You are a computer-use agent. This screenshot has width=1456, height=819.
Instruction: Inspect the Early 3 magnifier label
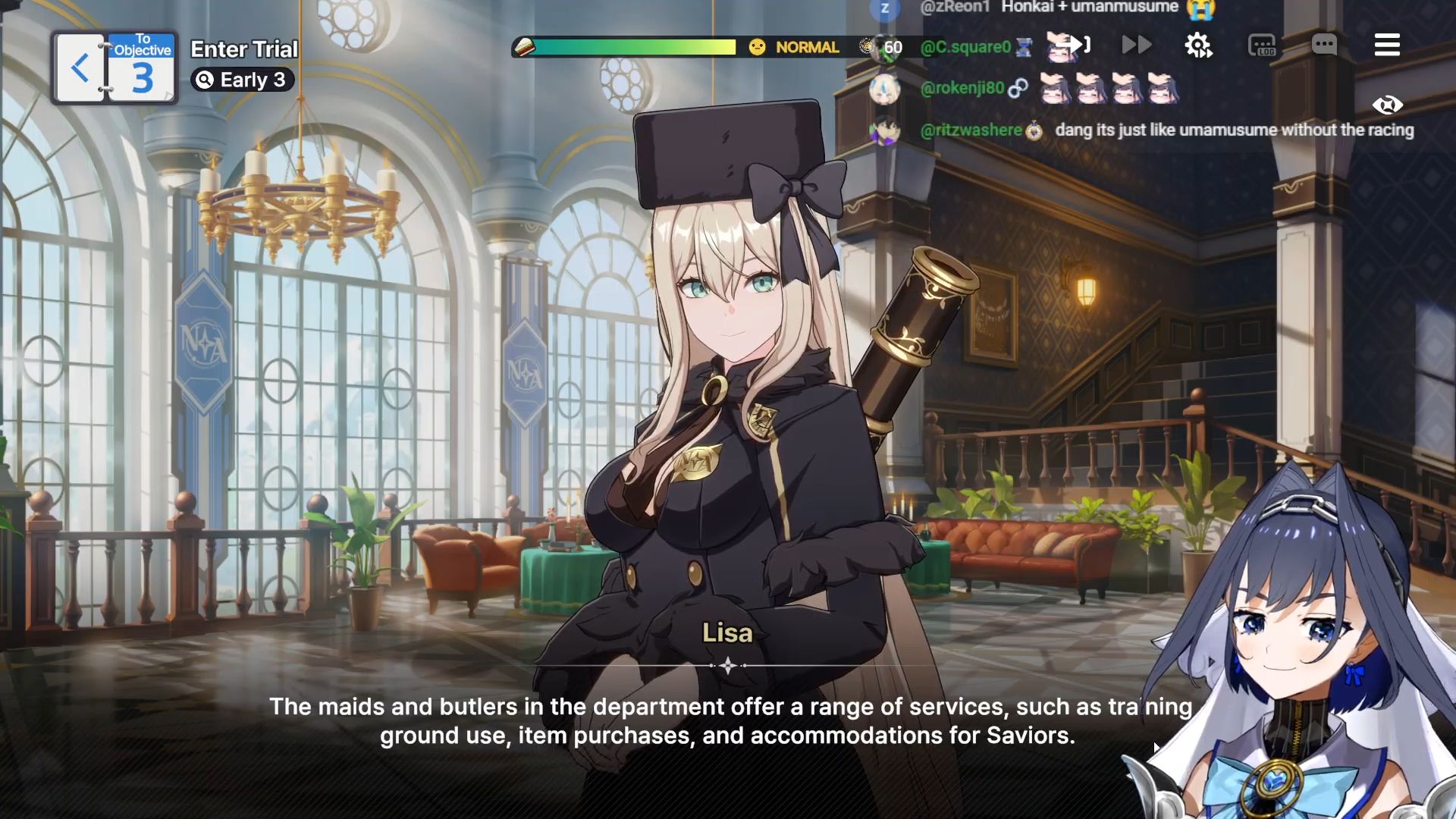(243, 80)
